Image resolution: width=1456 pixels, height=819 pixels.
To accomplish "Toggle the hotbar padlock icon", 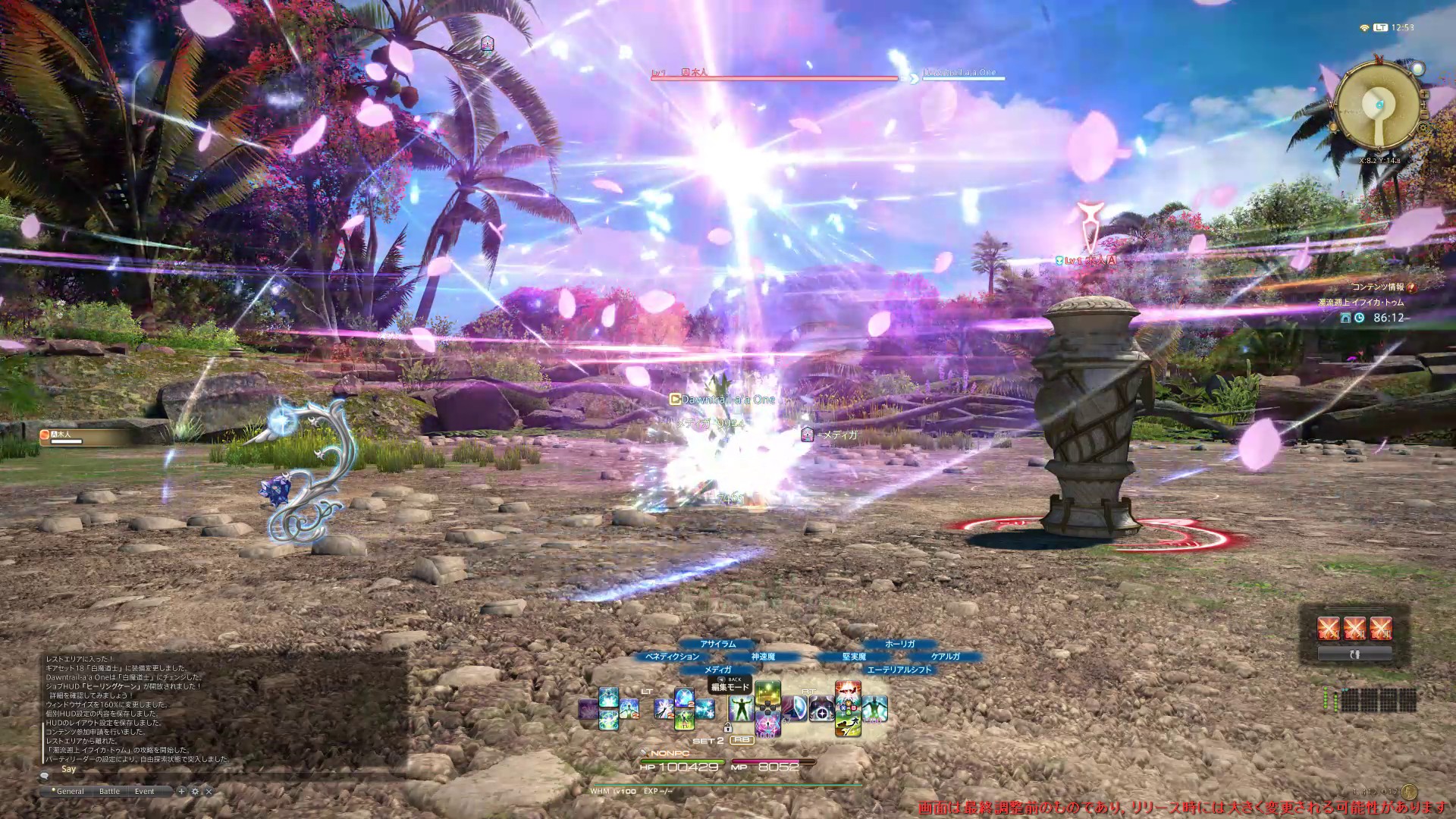I will pyautogui.click(x=728, y=727).
